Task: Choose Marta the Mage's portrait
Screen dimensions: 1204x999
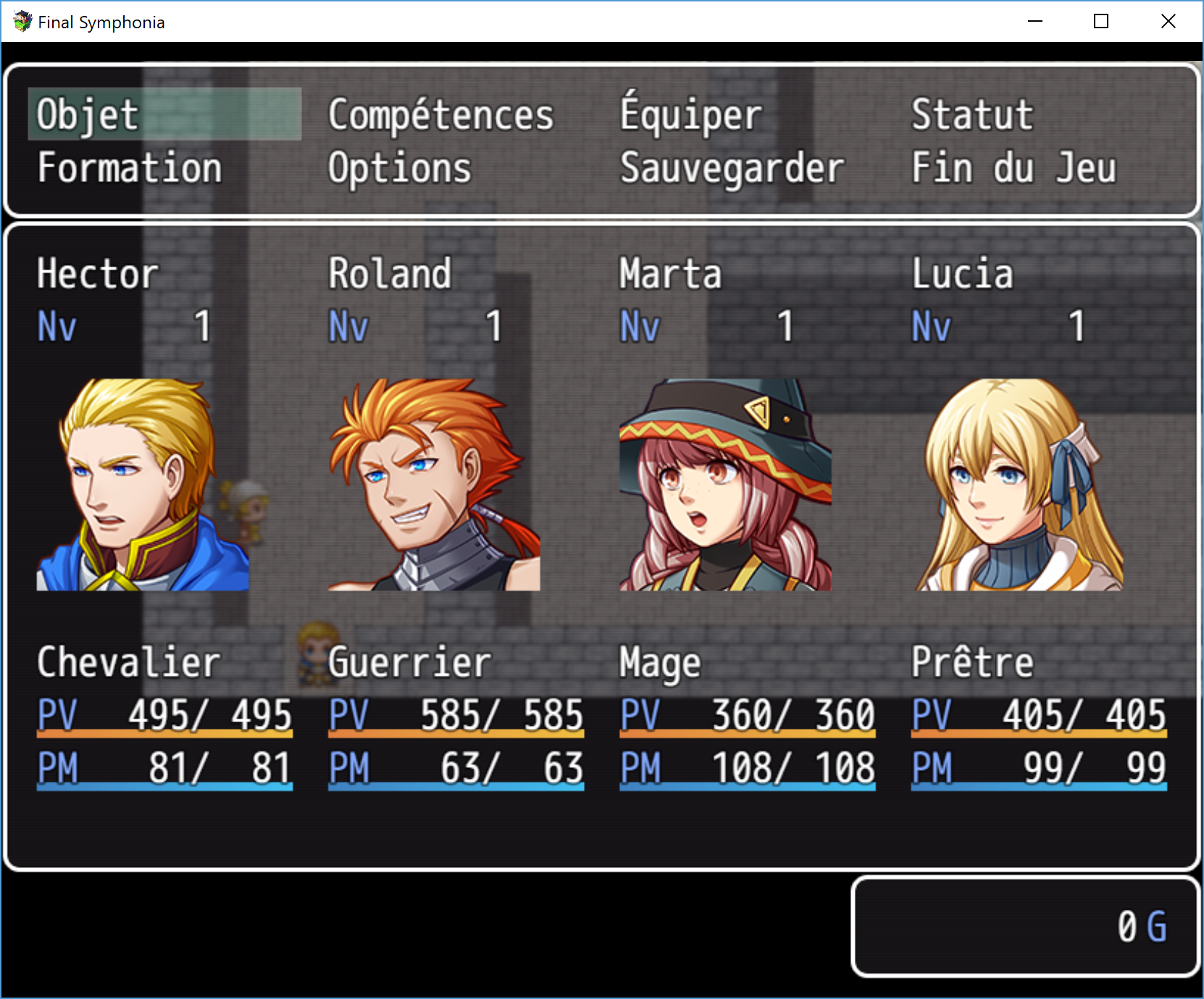Action: coord(725,484)
